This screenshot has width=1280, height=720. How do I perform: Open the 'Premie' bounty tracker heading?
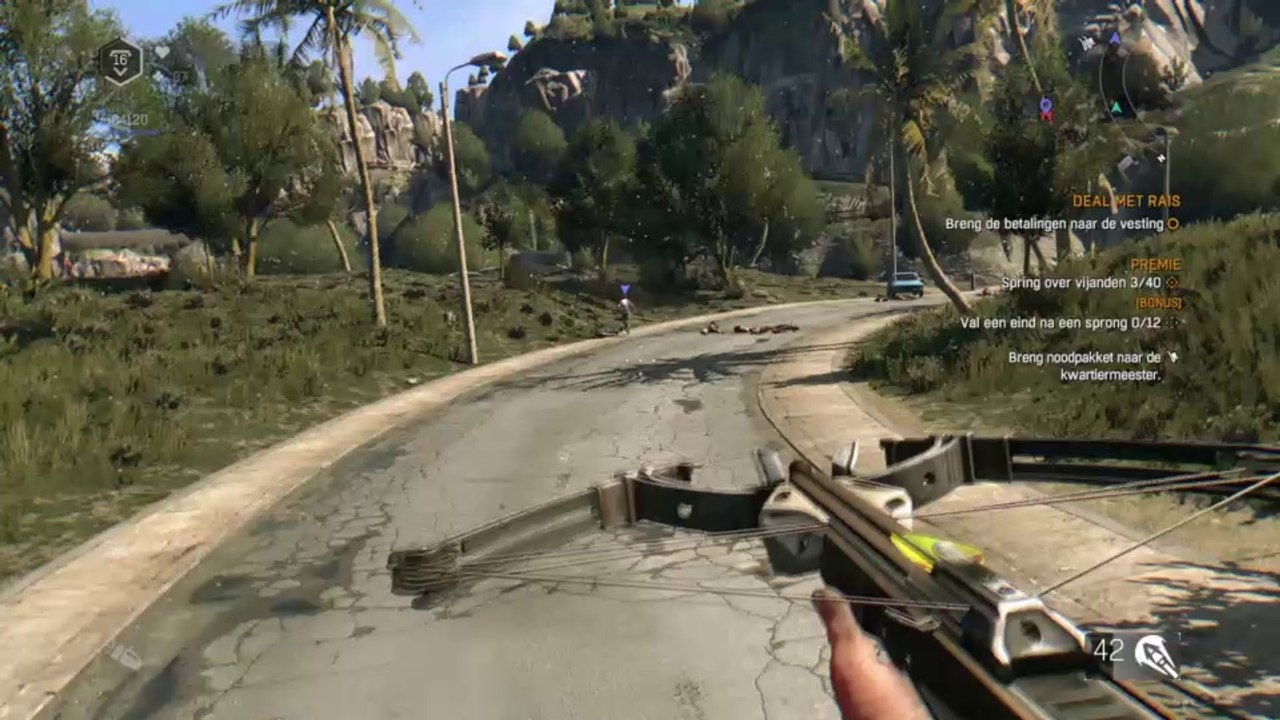(x=1155, y=265)
